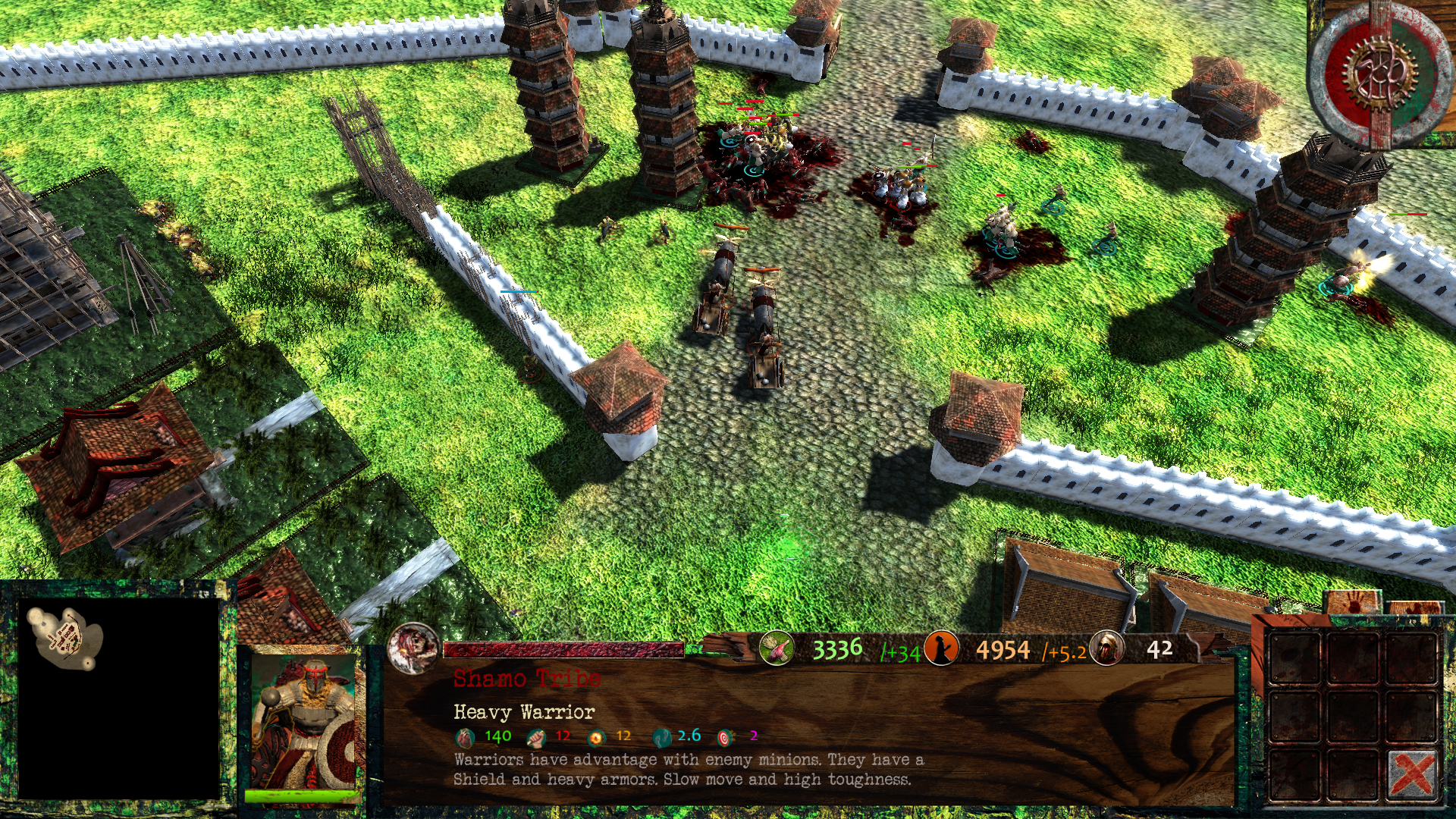The height and width of the screenshot is (819, 1456).
Task: Click the red X cancel button
Action: click(x=1412, y=775)
